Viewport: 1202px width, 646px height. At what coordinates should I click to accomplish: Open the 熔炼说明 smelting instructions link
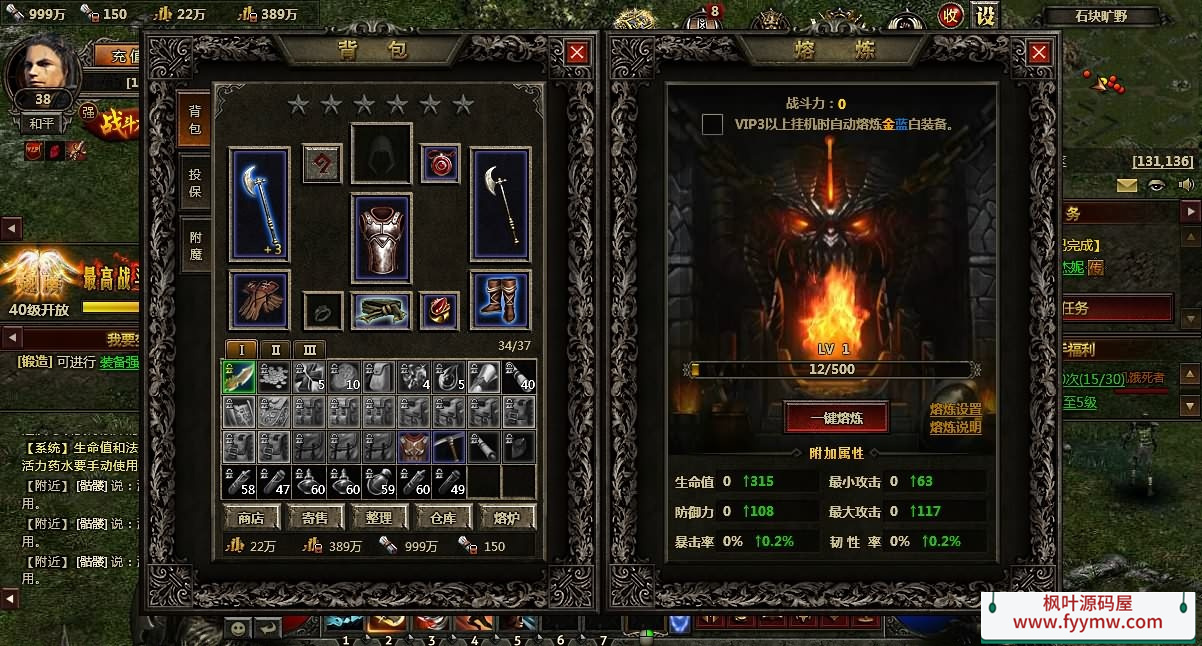(955, 427)
